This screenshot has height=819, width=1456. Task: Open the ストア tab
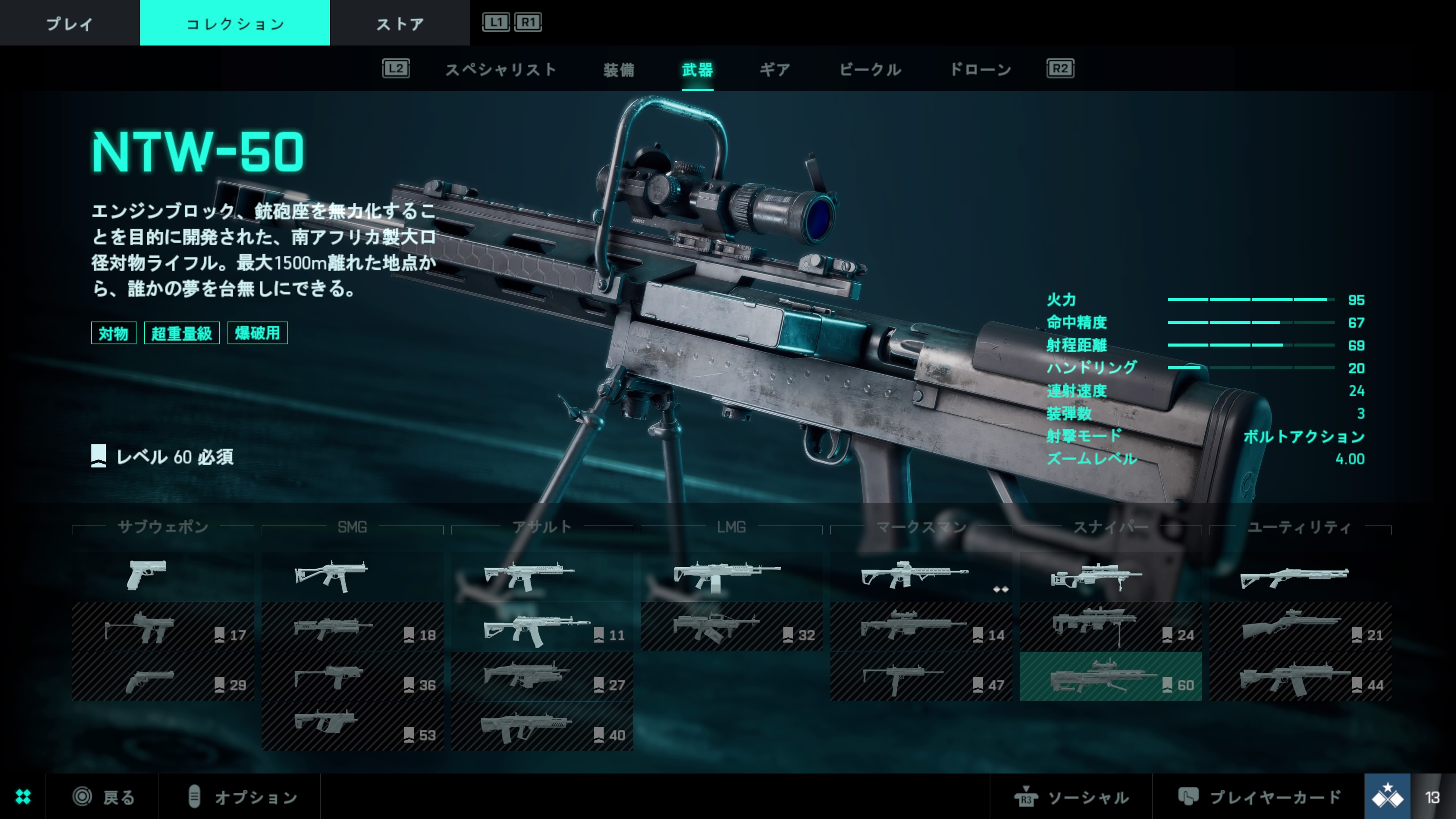tap(400, 23)
